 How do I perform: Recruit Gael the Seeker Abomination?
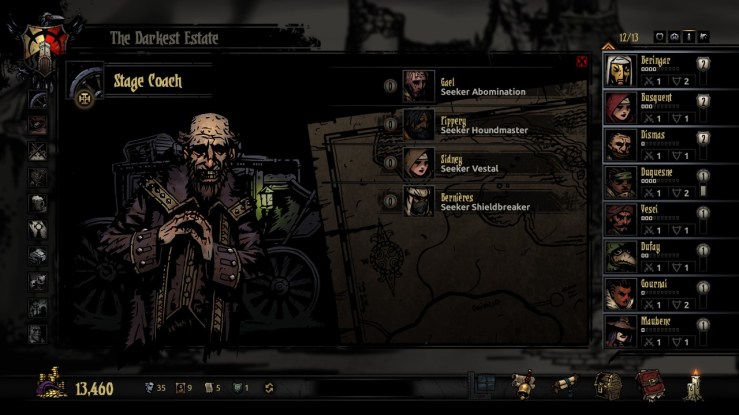pyautogui.click(x=419, y=86)
